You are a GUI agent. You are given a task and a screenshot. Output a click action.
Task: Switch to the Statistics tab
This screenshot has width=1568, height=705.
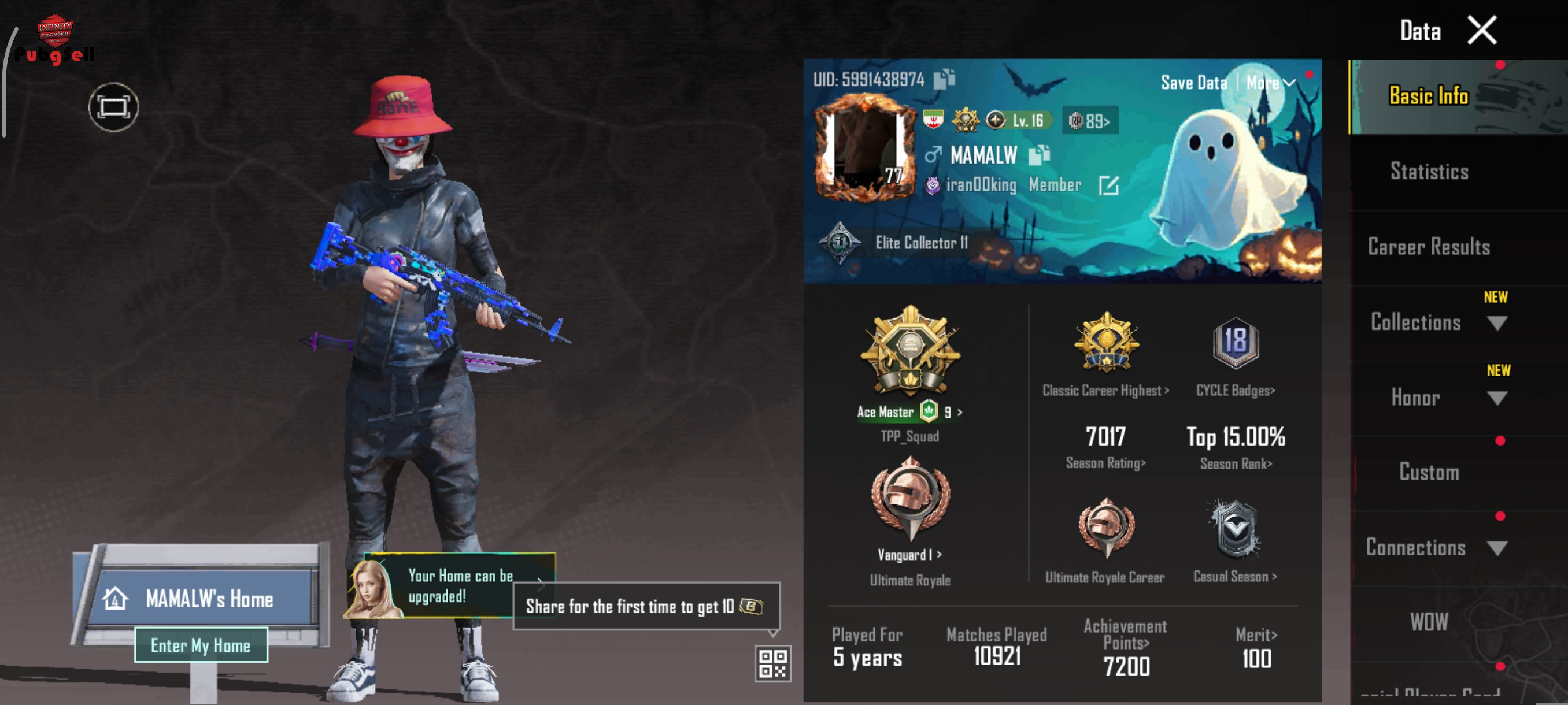[x=1429, y=172]
